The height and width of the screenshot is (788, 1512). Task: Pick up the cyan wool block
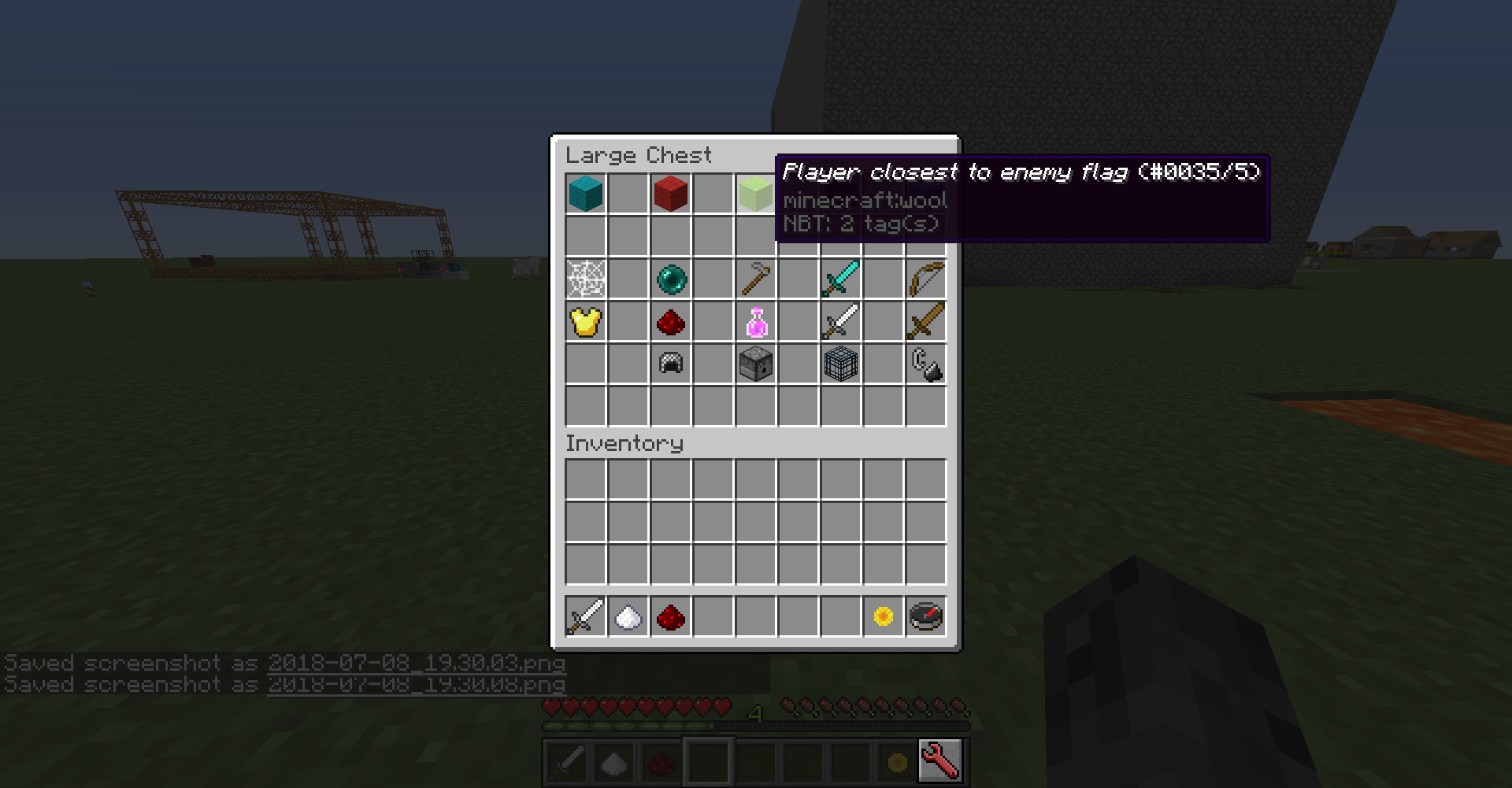point(585,194)
